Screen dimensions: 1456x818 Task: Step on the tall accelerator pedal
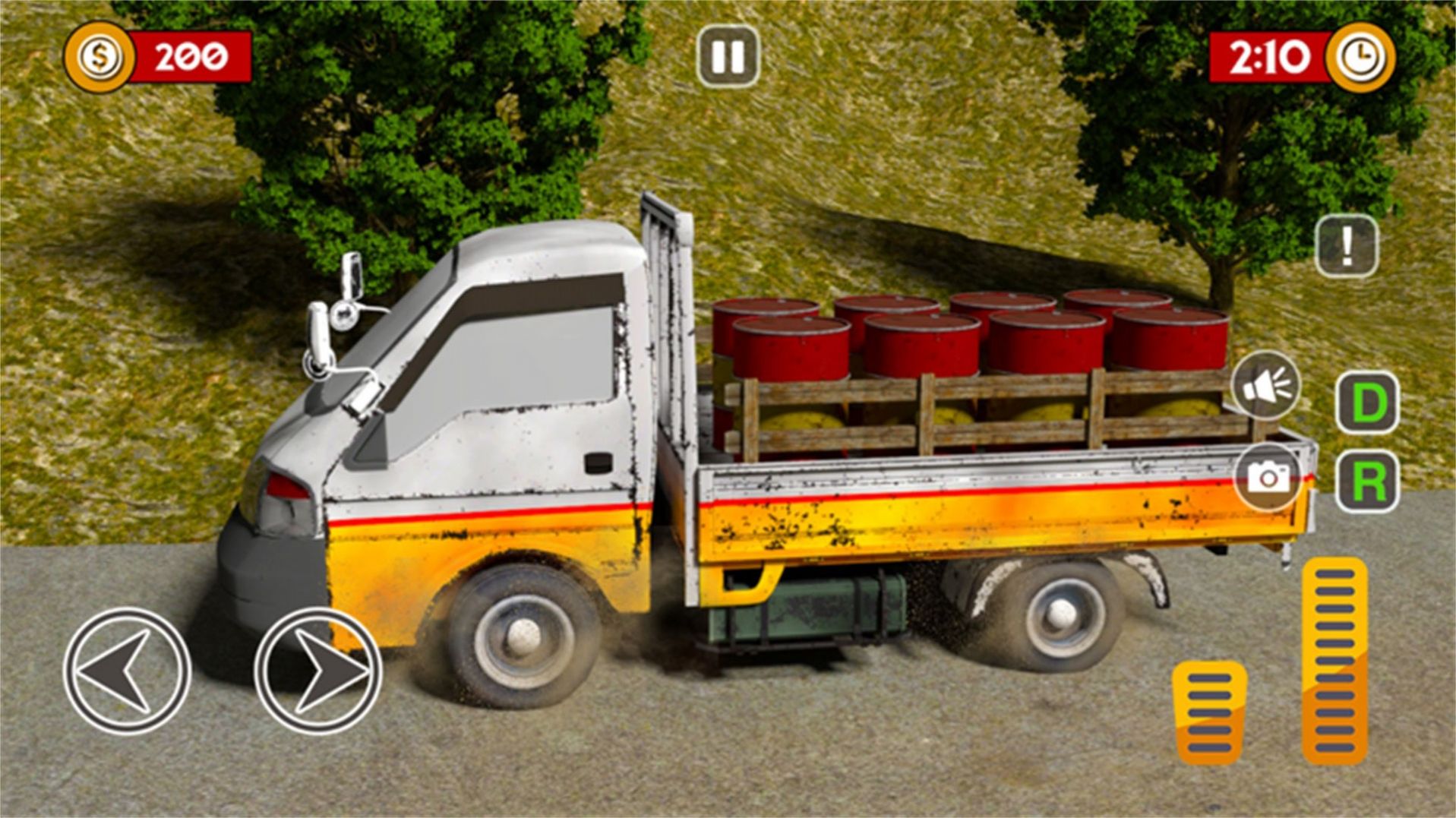pos(1334,659)
